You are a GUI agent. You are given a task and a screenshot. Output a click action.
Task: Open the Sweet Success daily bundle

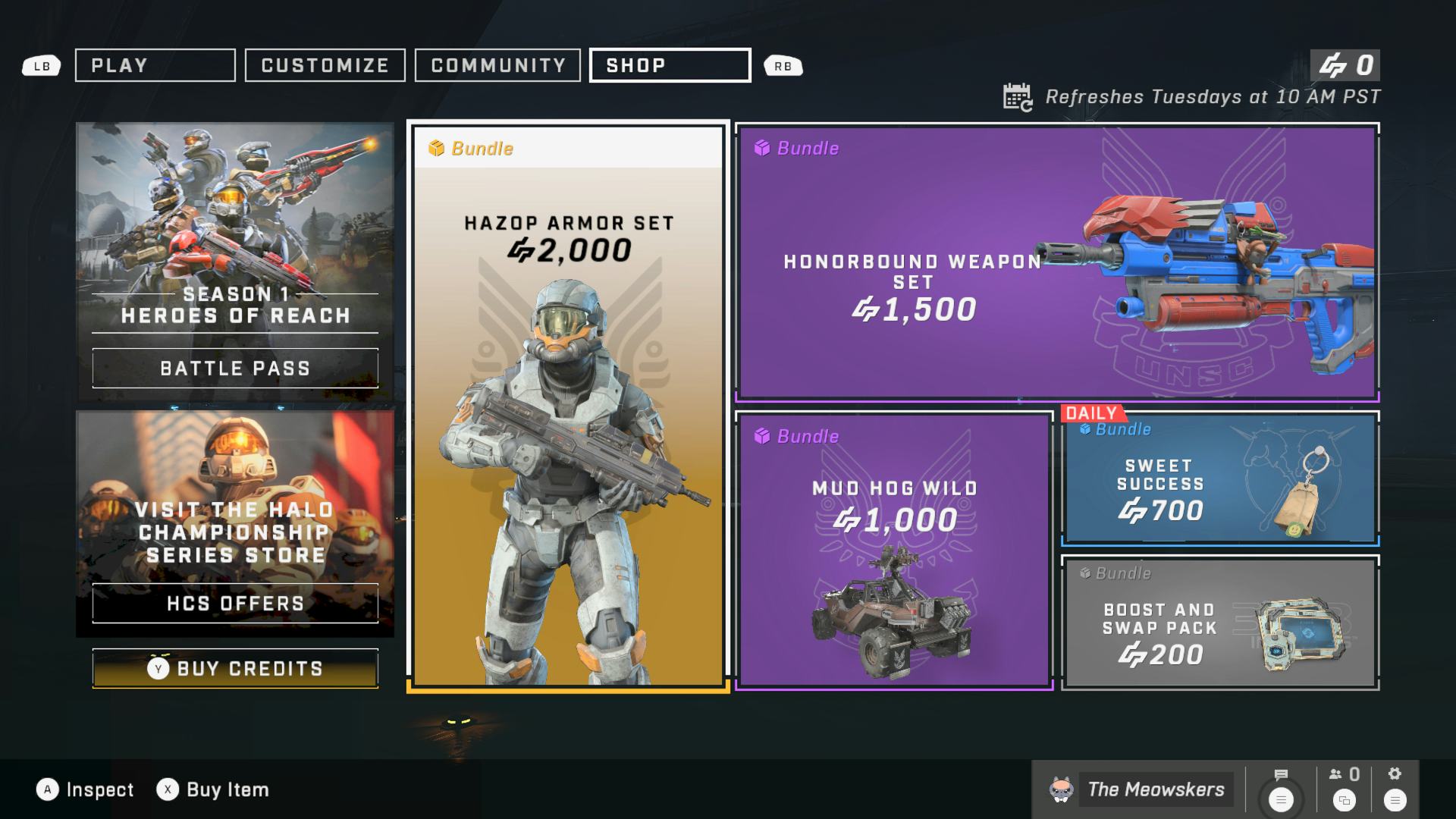pyautogui.click(x=1220, y=479)
